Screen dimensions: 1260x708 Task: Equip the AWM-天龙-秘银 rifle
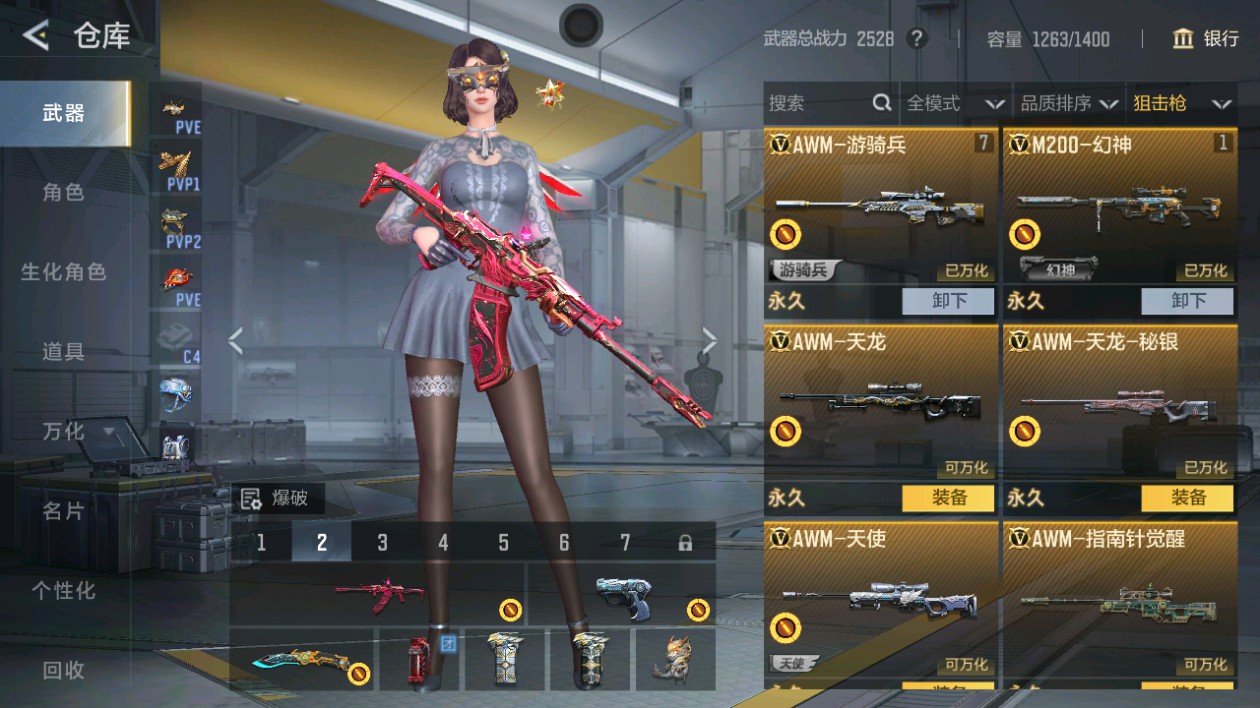tap(1187, 497)
